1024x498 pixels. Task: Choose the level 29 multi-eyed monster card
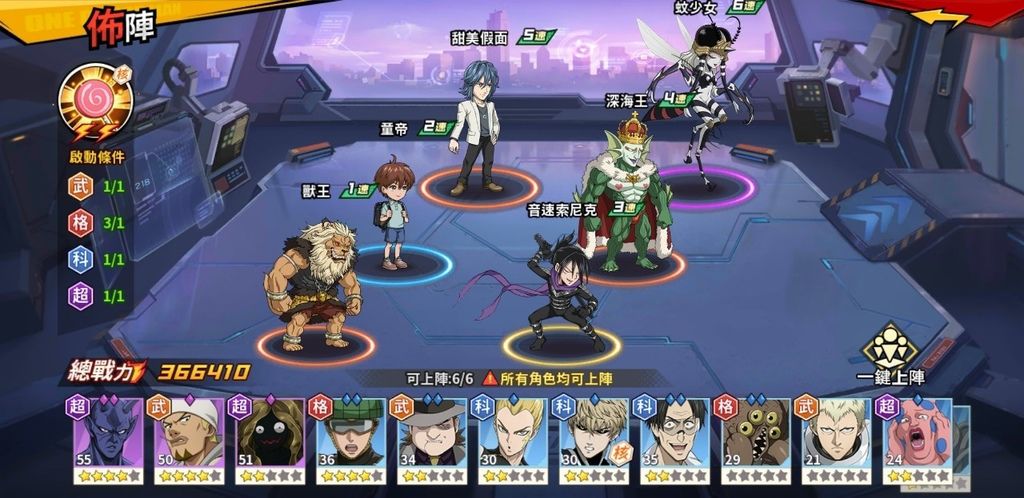tap(756, 440)
